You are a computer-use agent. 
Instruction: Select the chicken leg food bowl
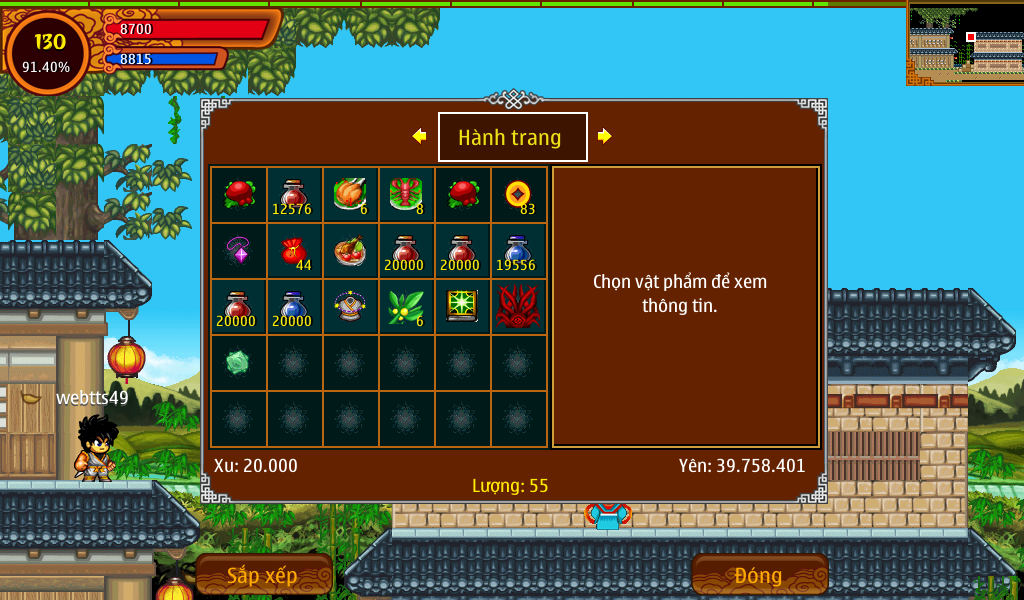click(350, 251)
